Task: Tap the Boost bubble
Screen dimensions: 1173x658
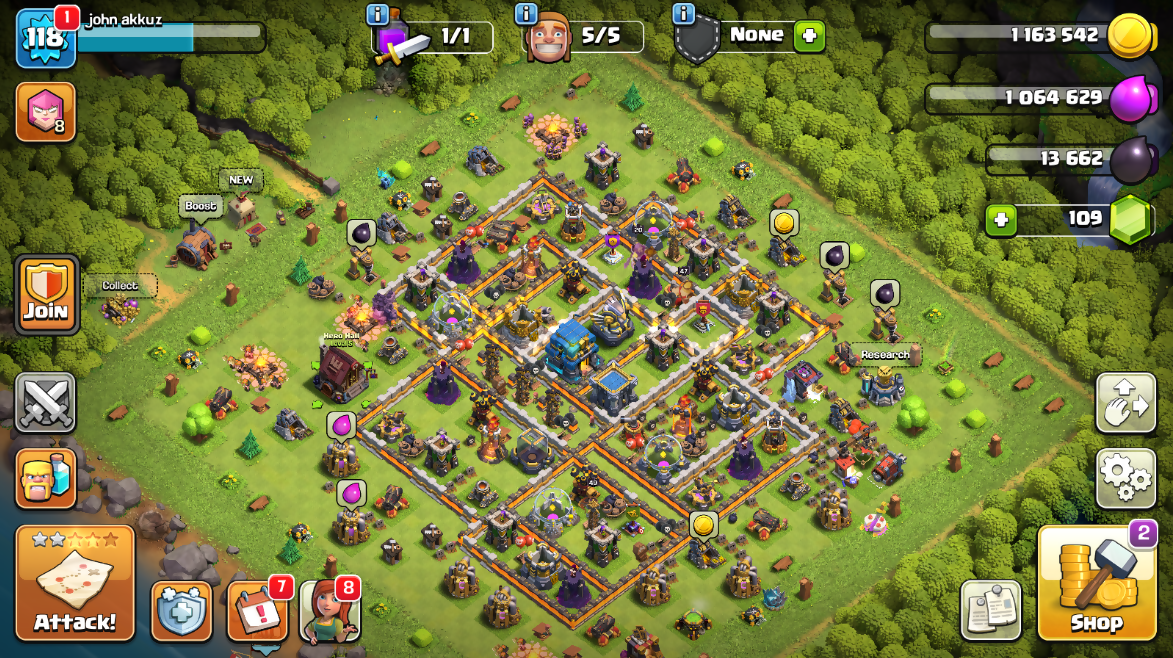Action: pyautogui.click(x=200, y=206)
